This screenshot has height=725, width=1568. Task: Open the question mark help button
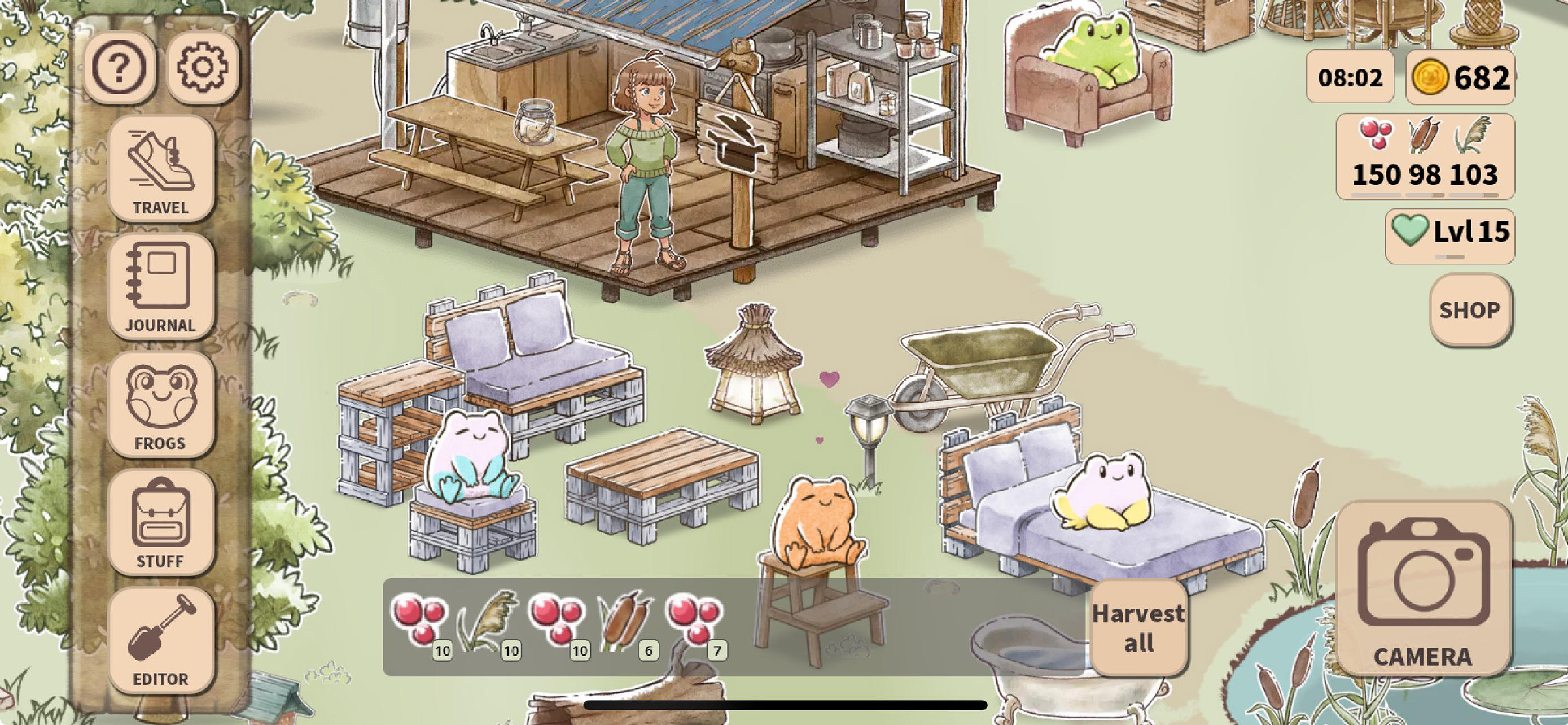click(119, 68)
